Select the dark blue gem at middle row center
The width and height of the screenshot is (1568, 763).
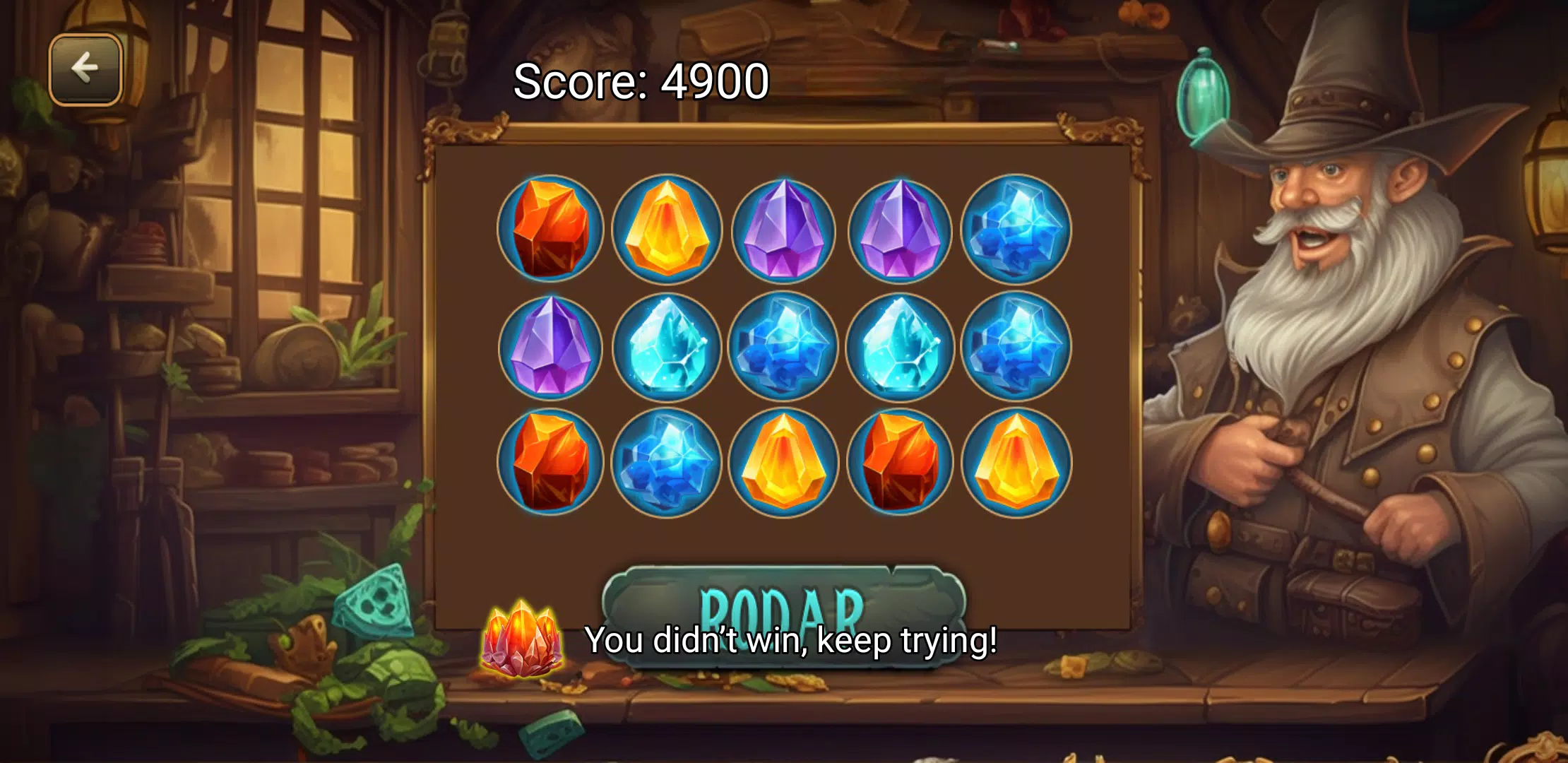[x=784, y=346]
